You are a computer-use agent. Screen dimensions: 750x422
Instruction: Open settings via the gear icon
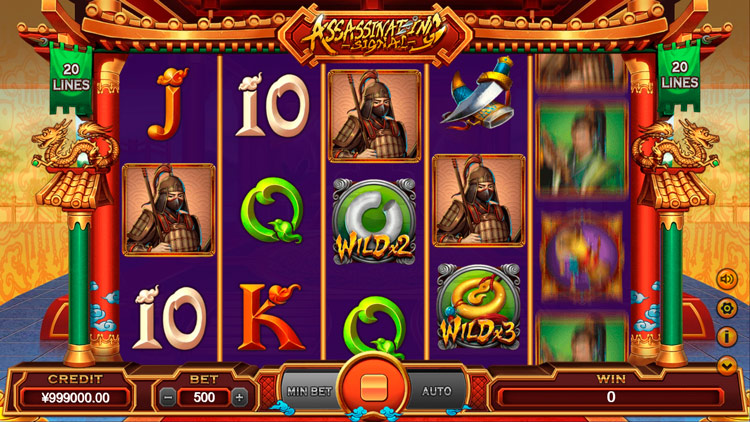pyautogui.click(x=726, y=308)
